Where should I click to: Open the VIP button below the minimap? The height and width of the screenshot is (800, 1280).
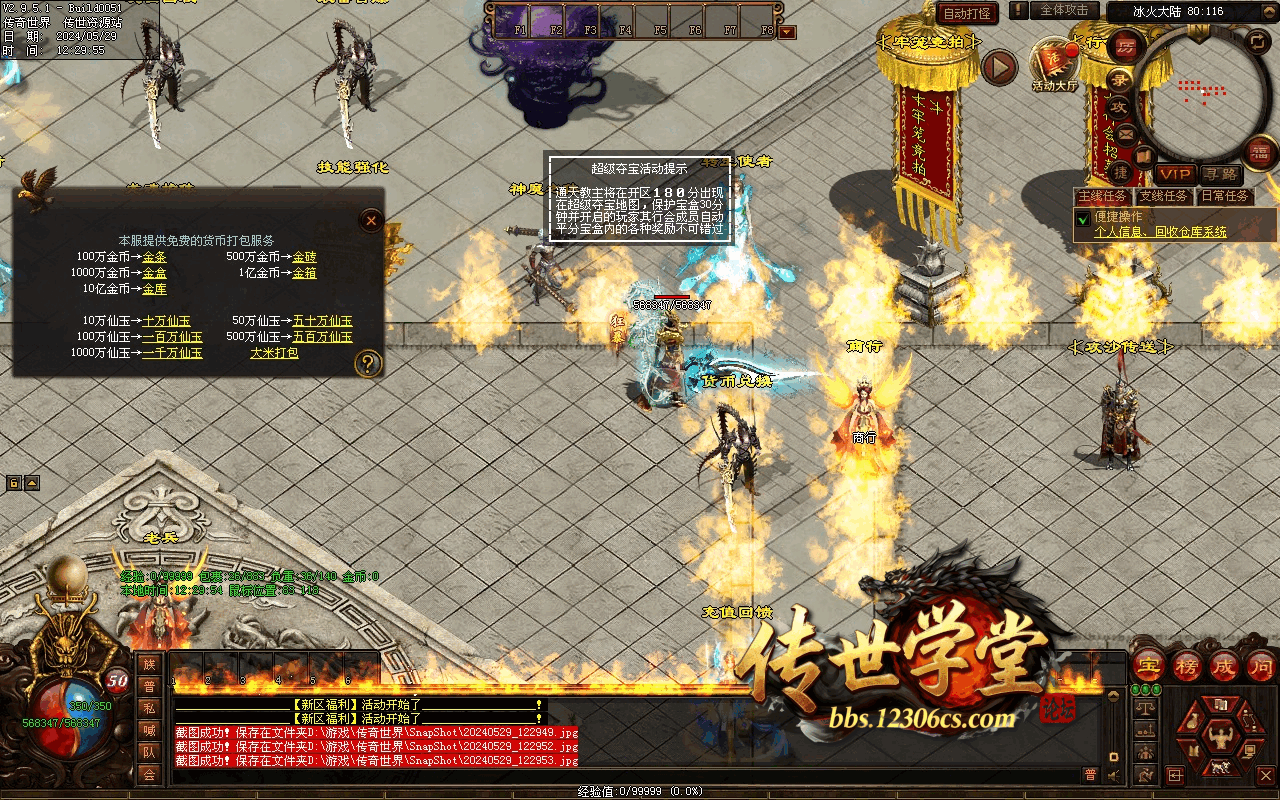(x=1175, y=174)
